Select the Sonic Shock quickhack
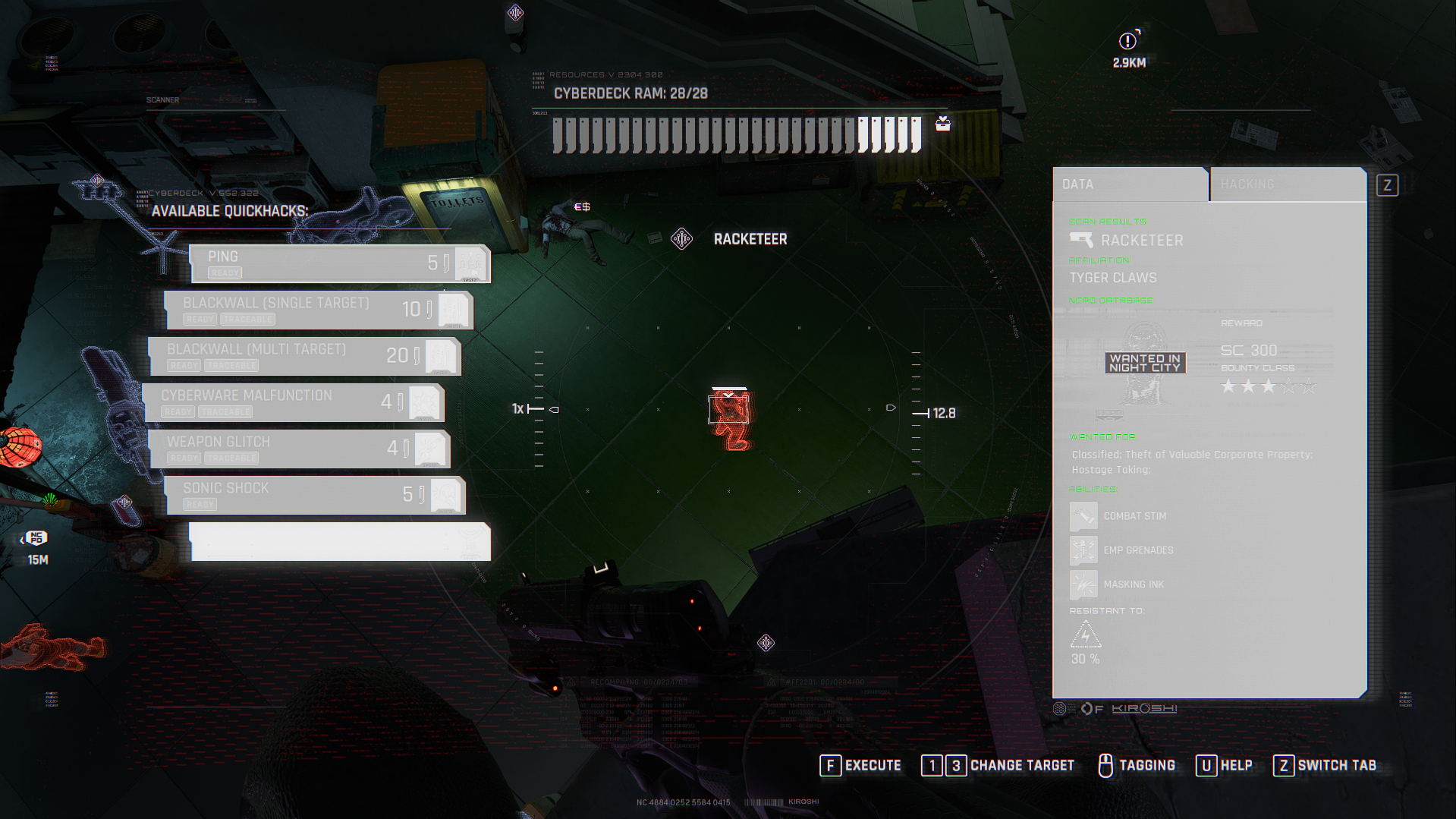 (314, 495)
